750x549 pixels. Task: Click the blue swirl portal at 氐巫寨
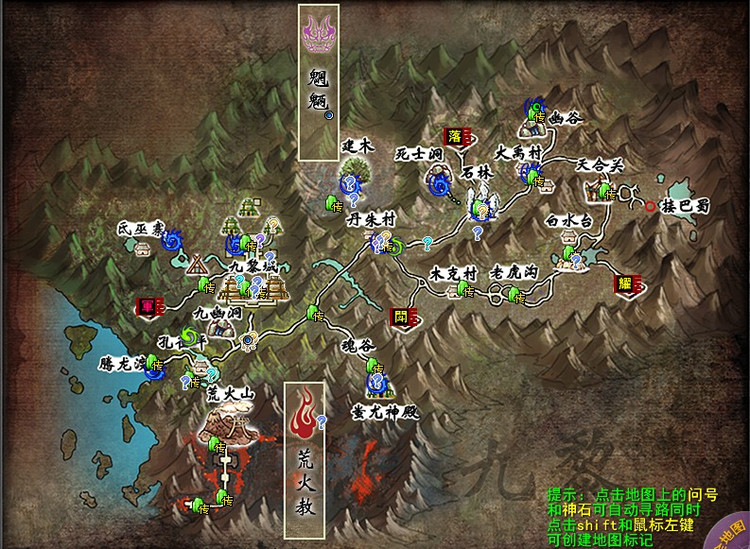click(170, 238)
